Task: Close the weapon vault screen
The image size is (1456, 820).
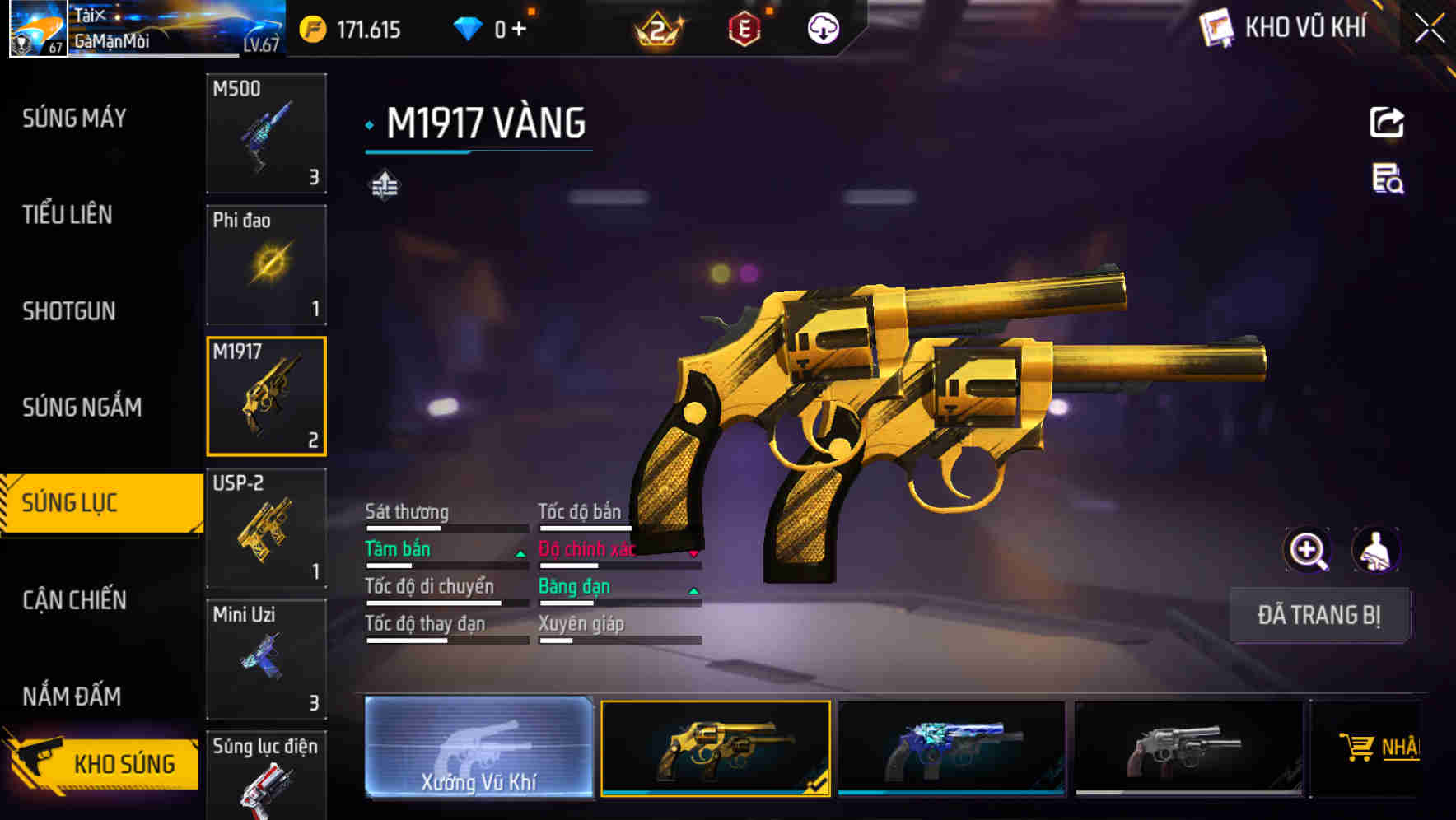Action: pyautogui.click(x=1429, y=29)
